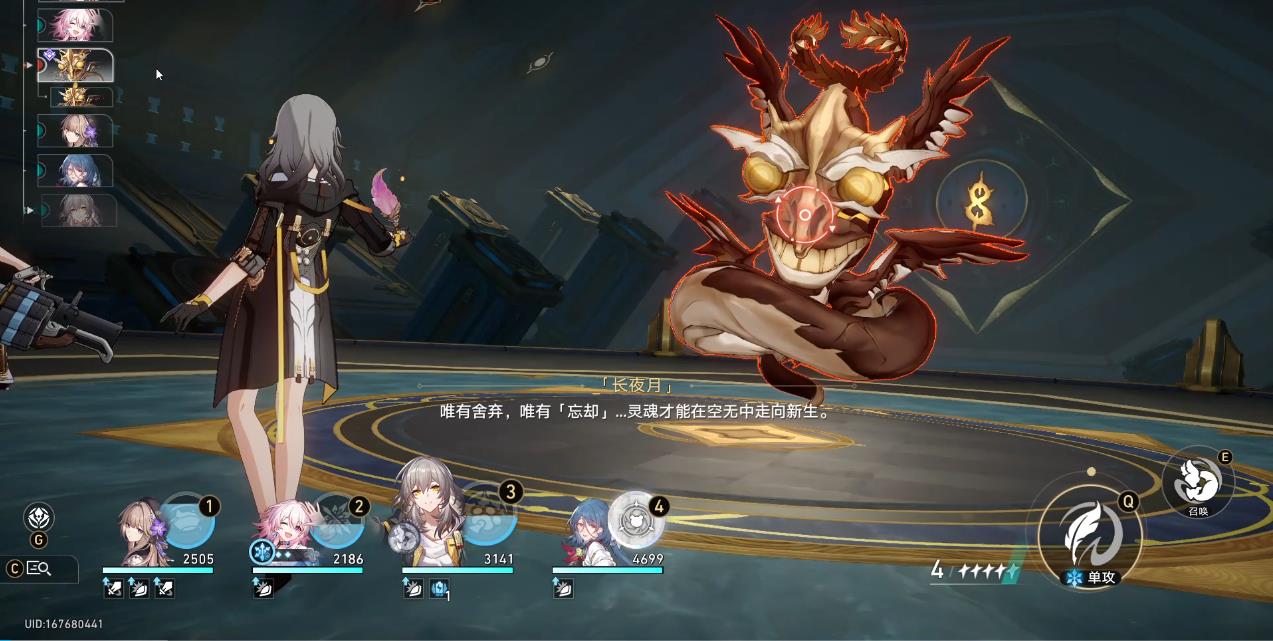Click the round flower emblem icon above G
The image size is (1273, 641).
click(39, 517)
